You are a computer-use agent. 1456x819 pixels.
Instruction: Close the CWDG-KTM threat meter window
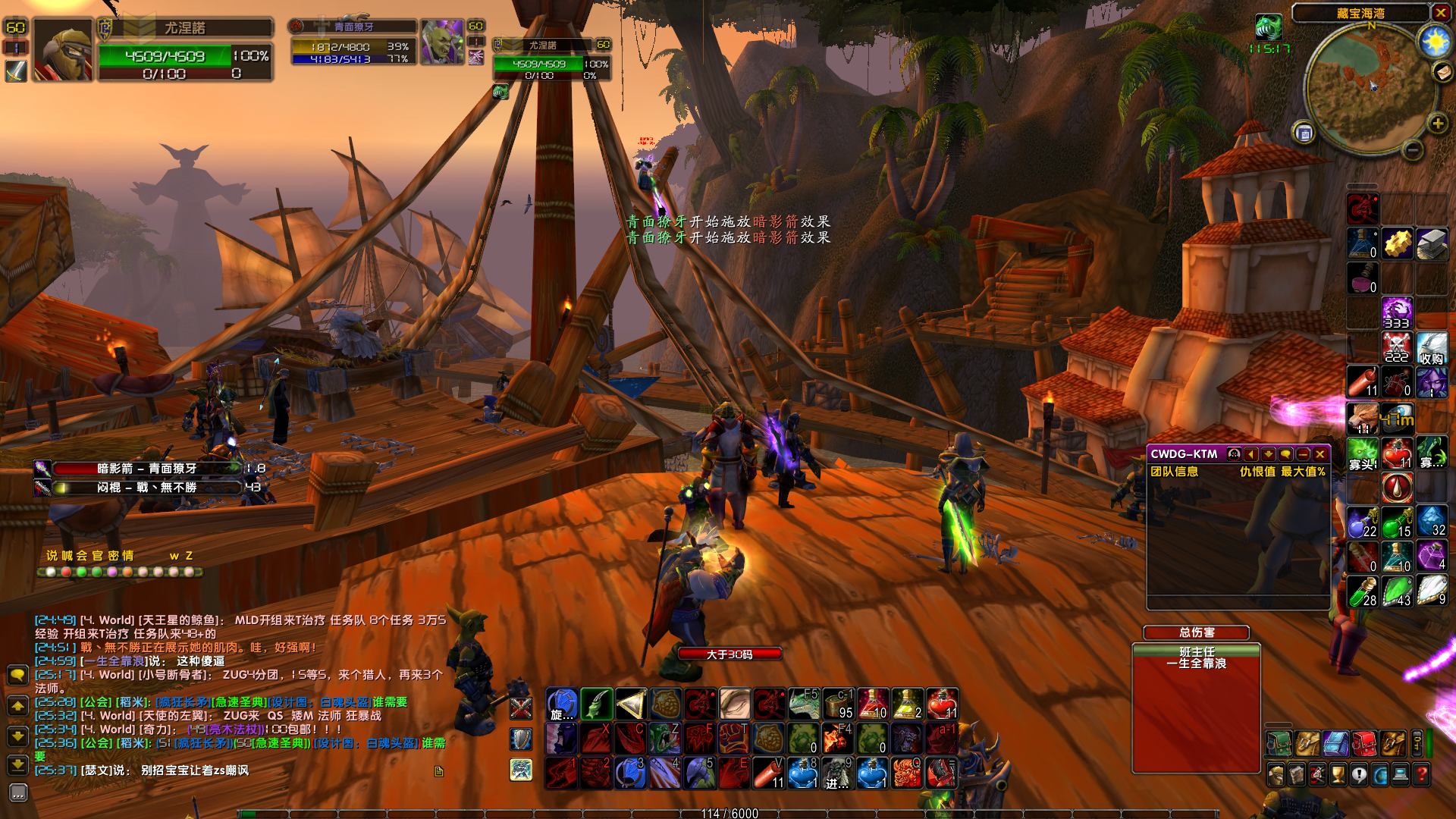tap(1320, 454)
